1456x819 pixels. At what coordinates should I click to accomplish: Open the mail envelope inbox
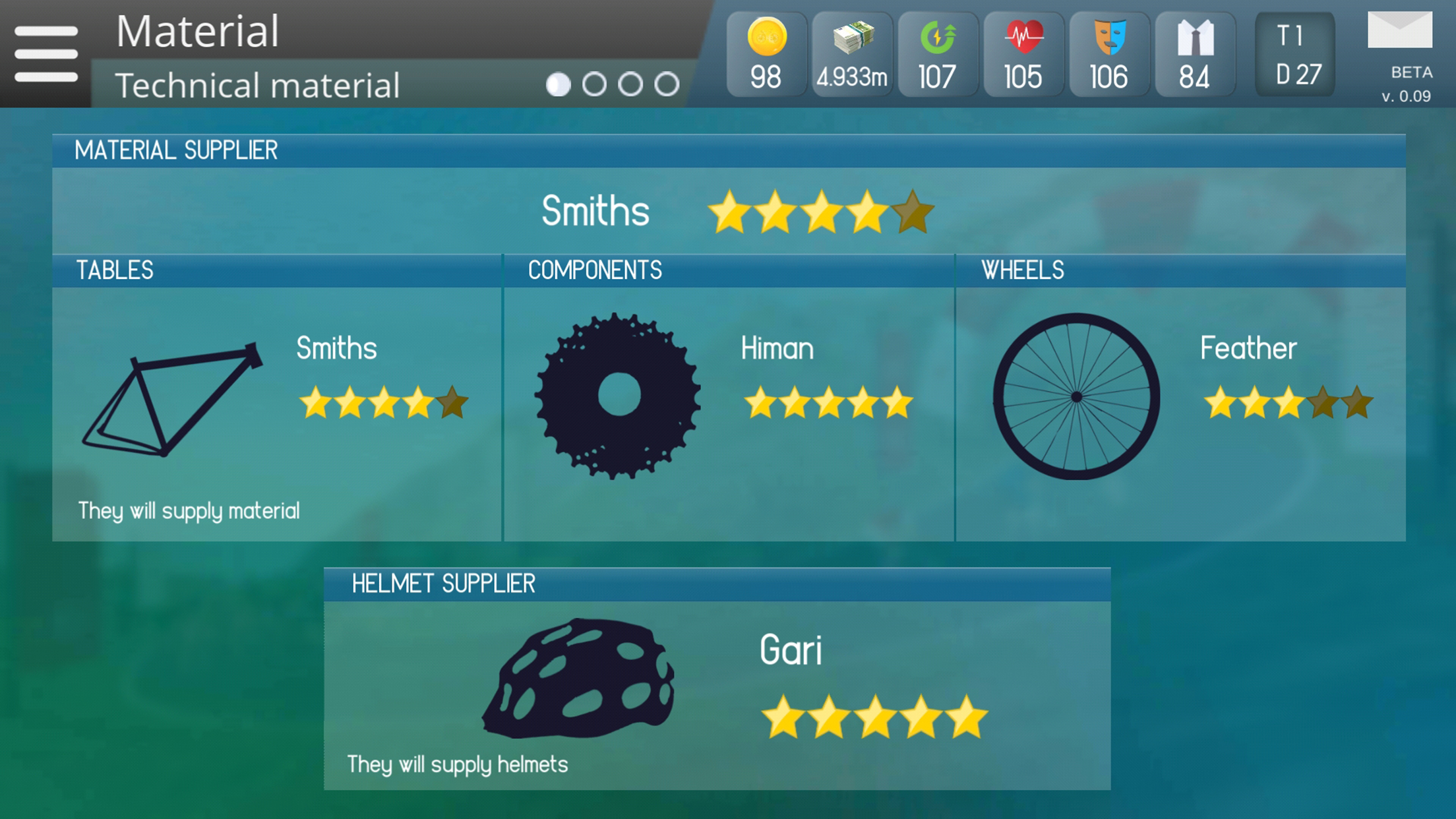[x=1399, y=32]
